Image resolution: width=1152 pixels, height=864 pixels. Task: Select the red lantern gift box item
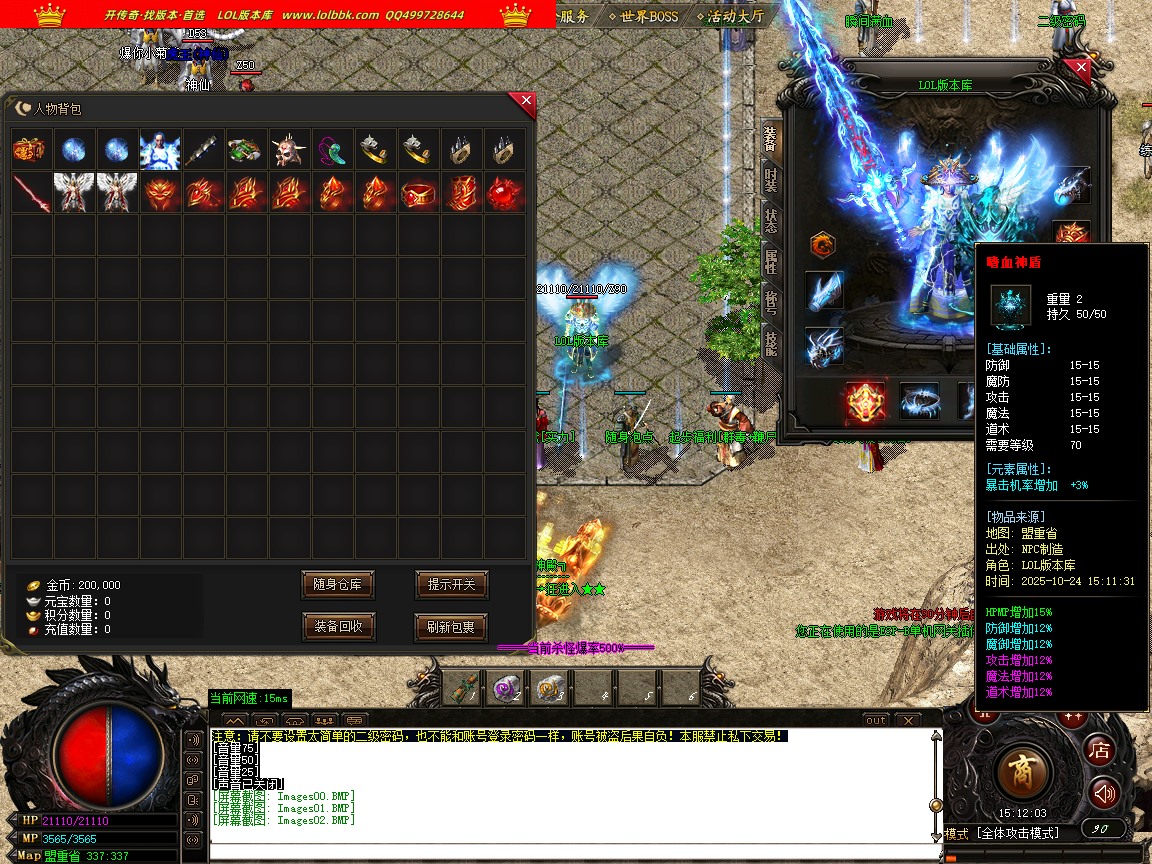tap(32, 150)
